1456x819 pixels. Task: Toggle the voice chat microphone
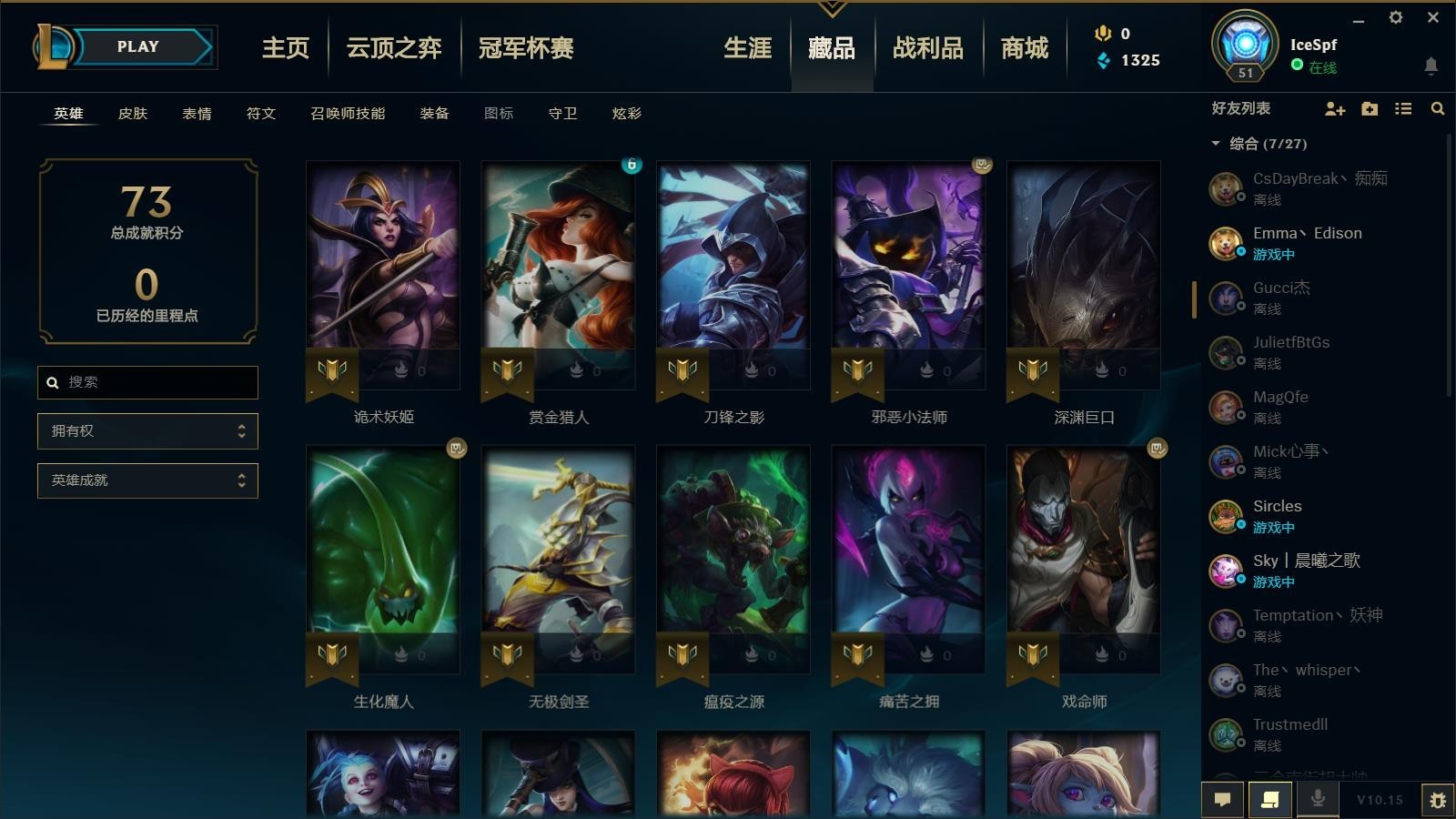point(1317,799)
